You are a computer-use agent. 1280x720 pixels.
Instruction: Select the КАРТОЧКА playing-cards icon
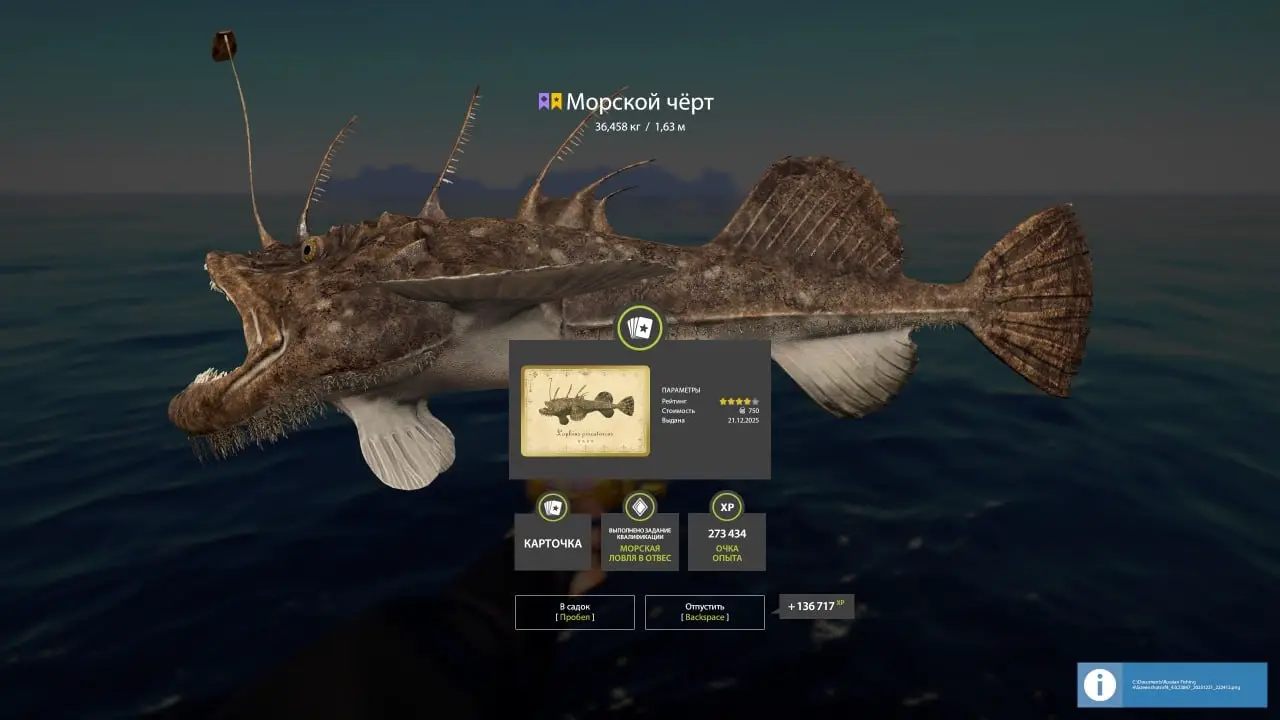point(553,508)
